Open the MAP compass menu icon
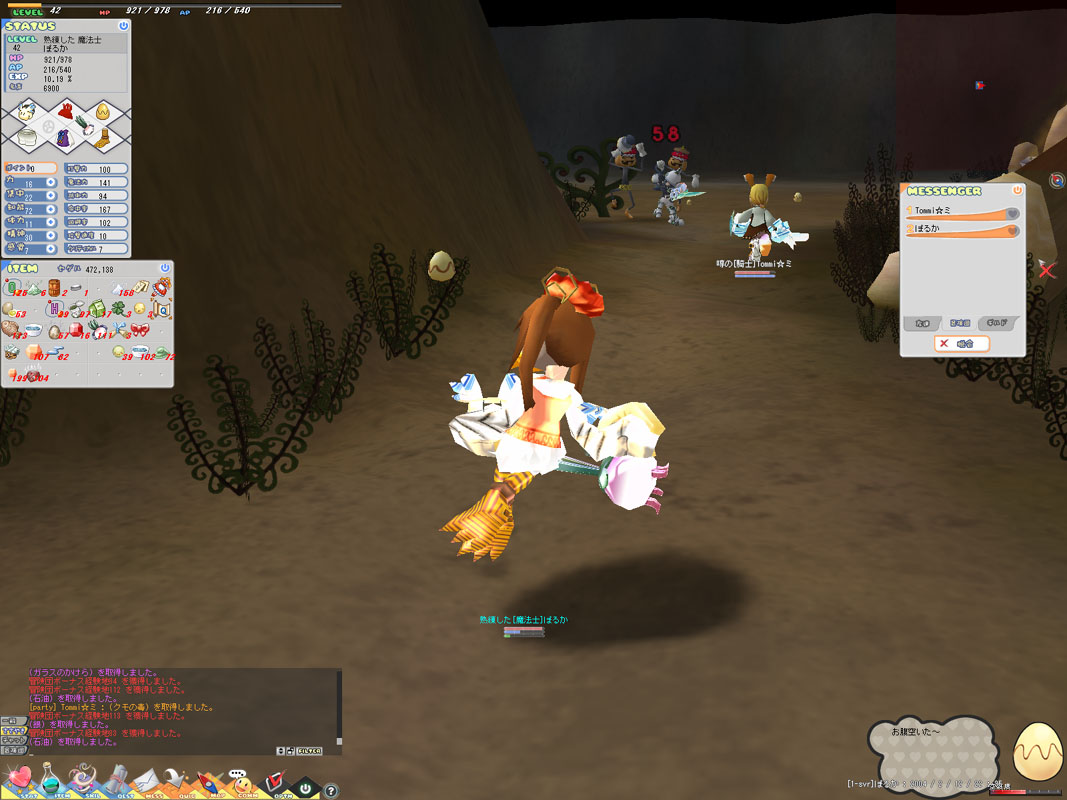This screenshot has height=800, width=1067. click(x=209, y=781)
